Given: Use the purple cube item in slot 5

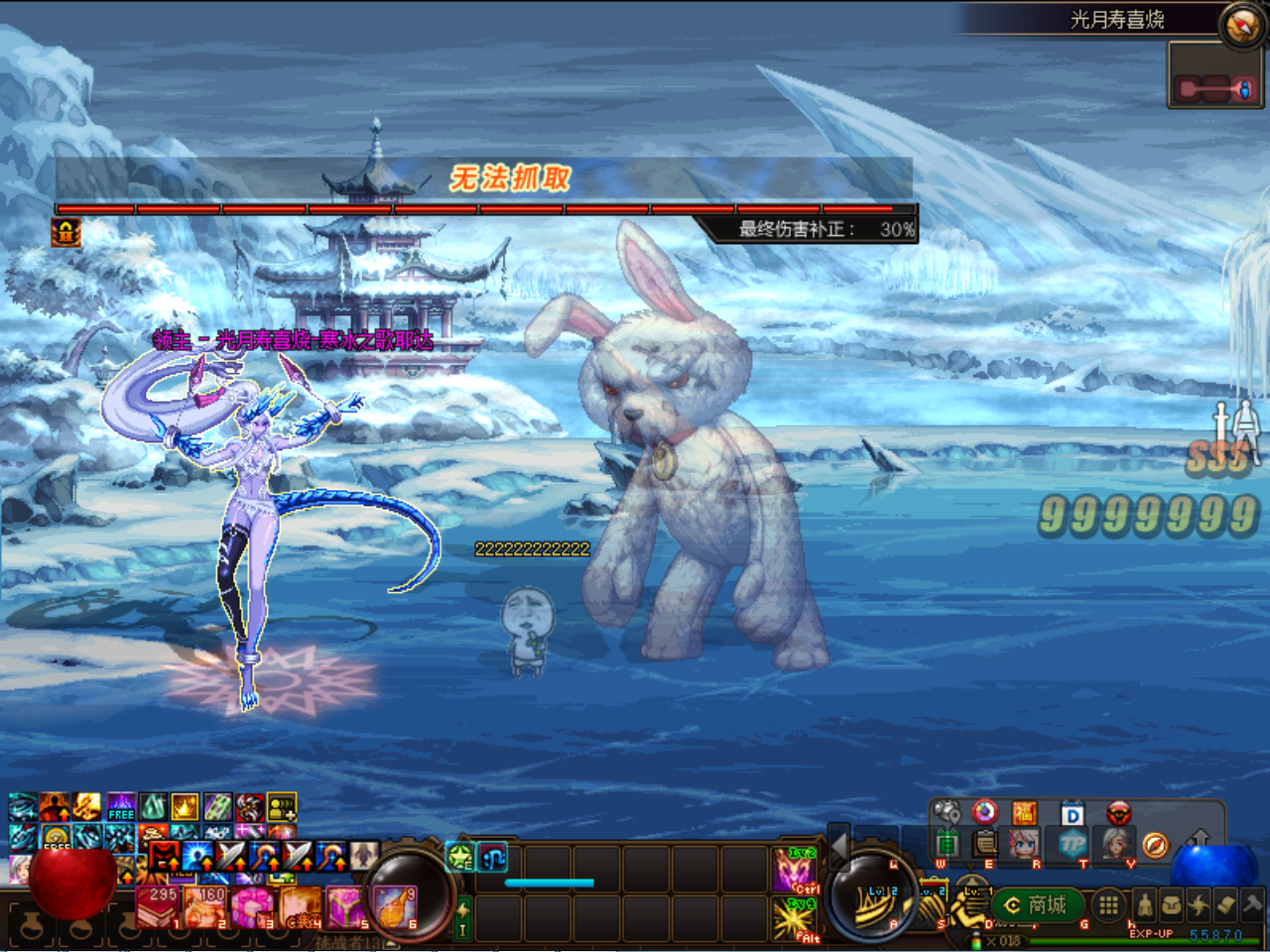Looking at the screenshot, I should pyautogui.click(x=346, y=906).
